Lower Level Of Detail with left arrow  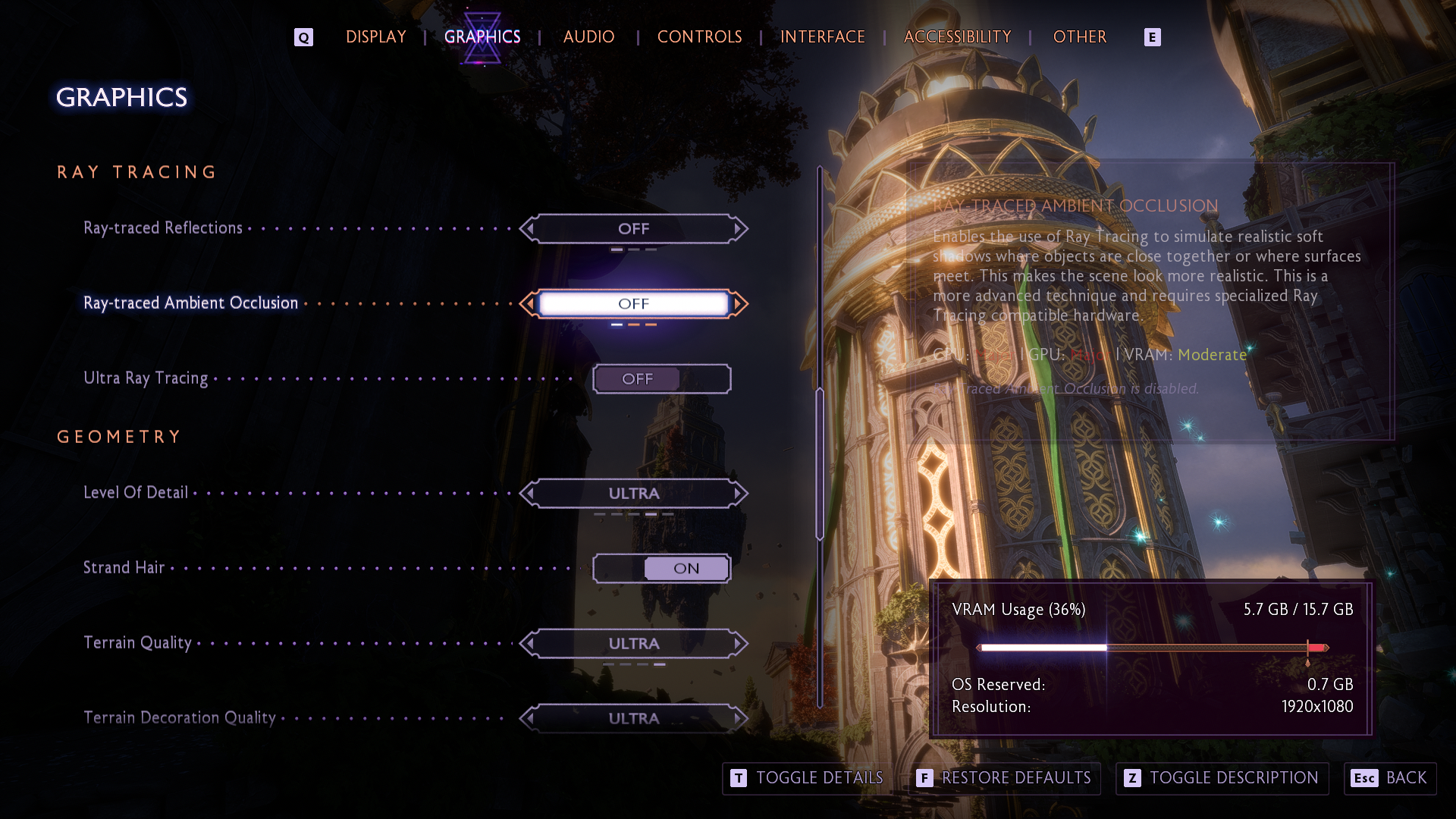(x=529, y=493)
